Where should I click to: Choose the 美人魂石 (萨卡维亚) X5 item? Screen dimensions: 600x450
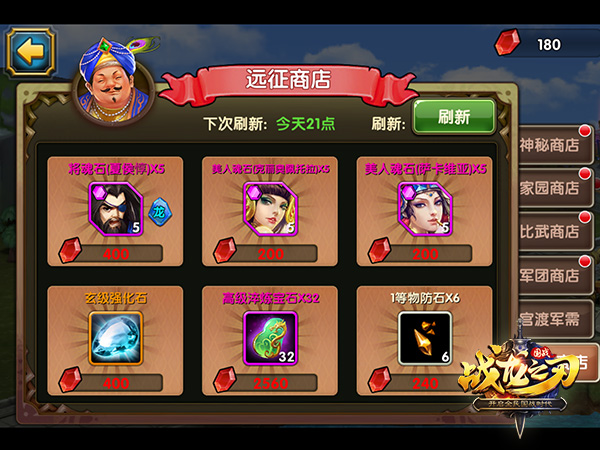click(x=423, y=209)
